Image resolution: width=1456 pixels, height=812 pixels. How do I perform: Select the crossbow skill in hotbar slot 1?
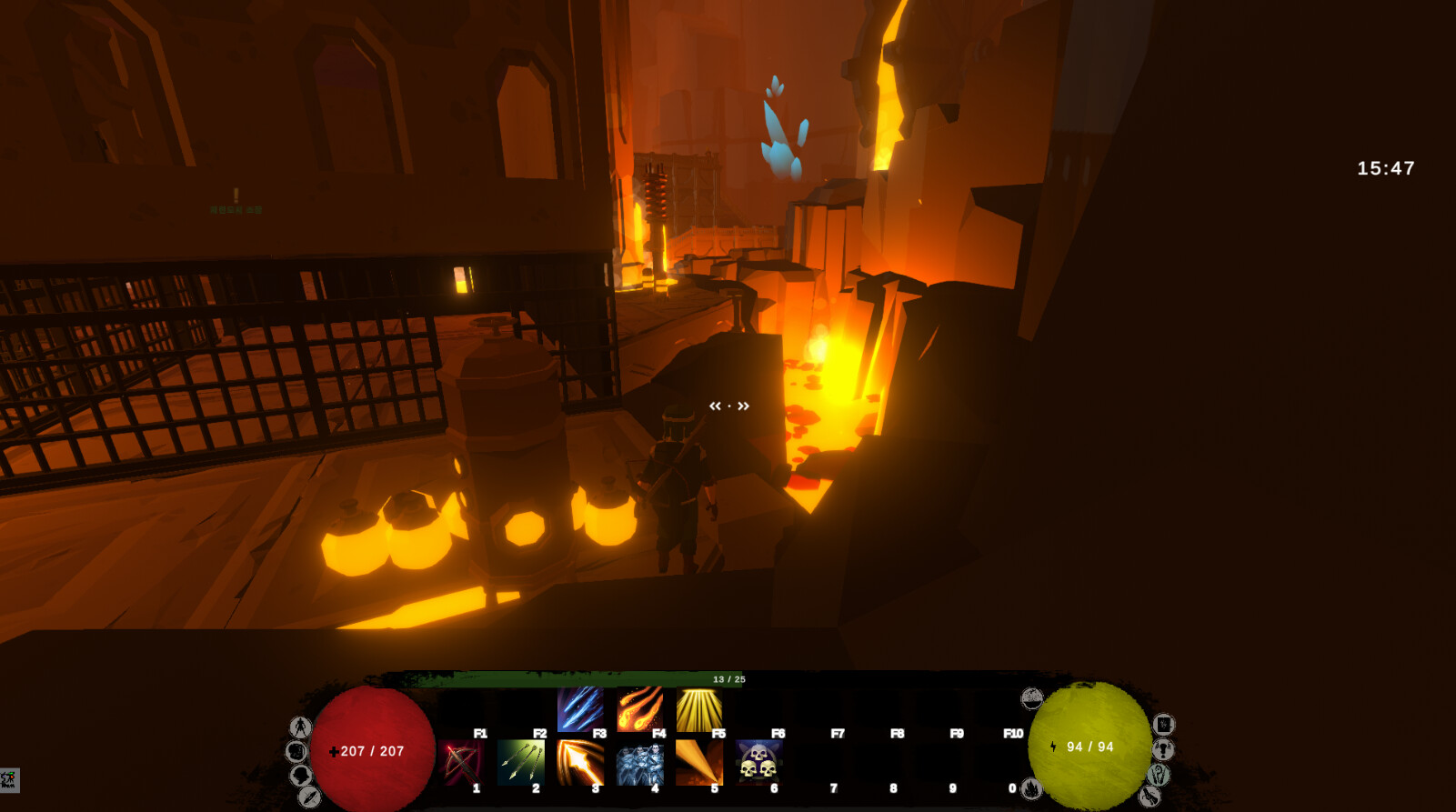[x=460, y=764]
